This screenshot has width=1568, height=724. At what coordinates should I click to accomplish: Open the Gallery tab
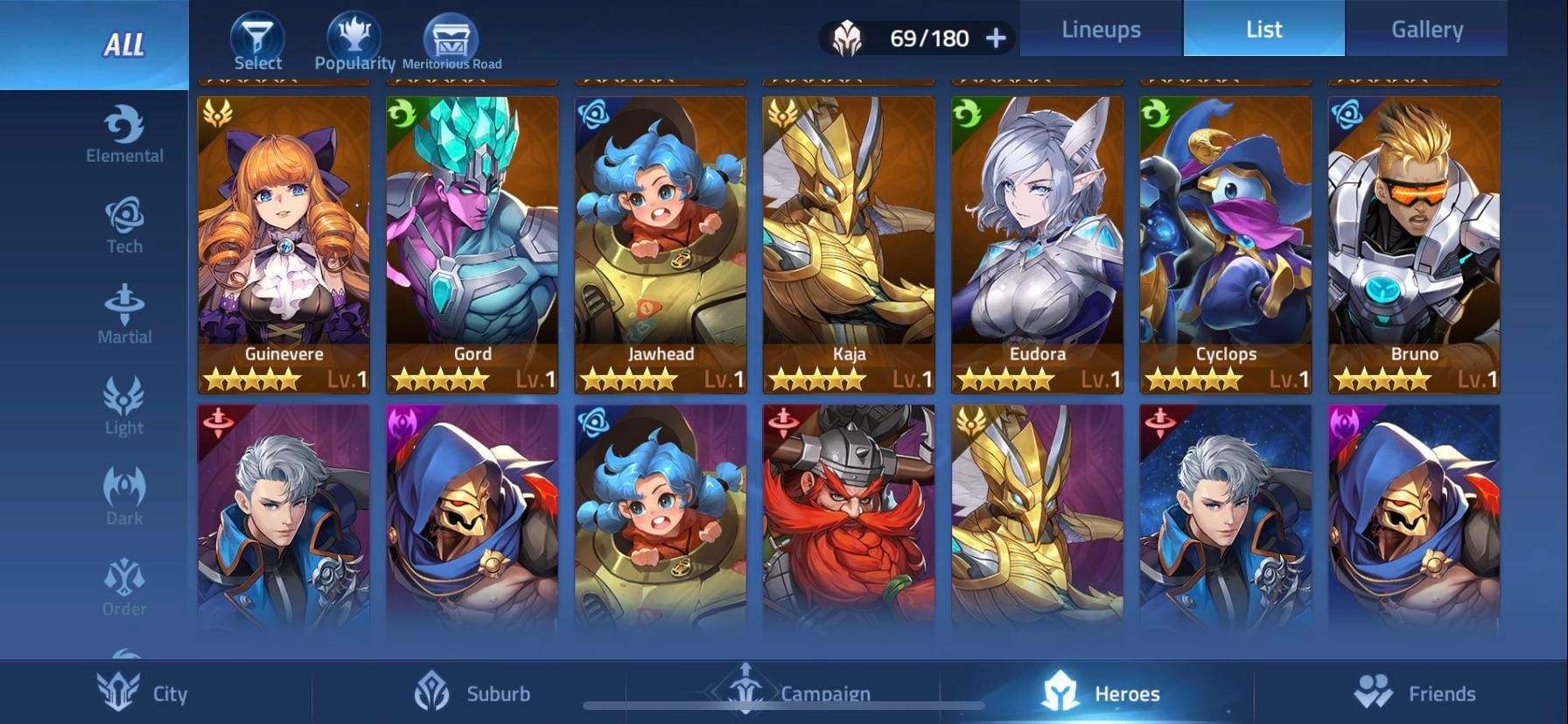pyautogui.click(x=1426, y=29)
